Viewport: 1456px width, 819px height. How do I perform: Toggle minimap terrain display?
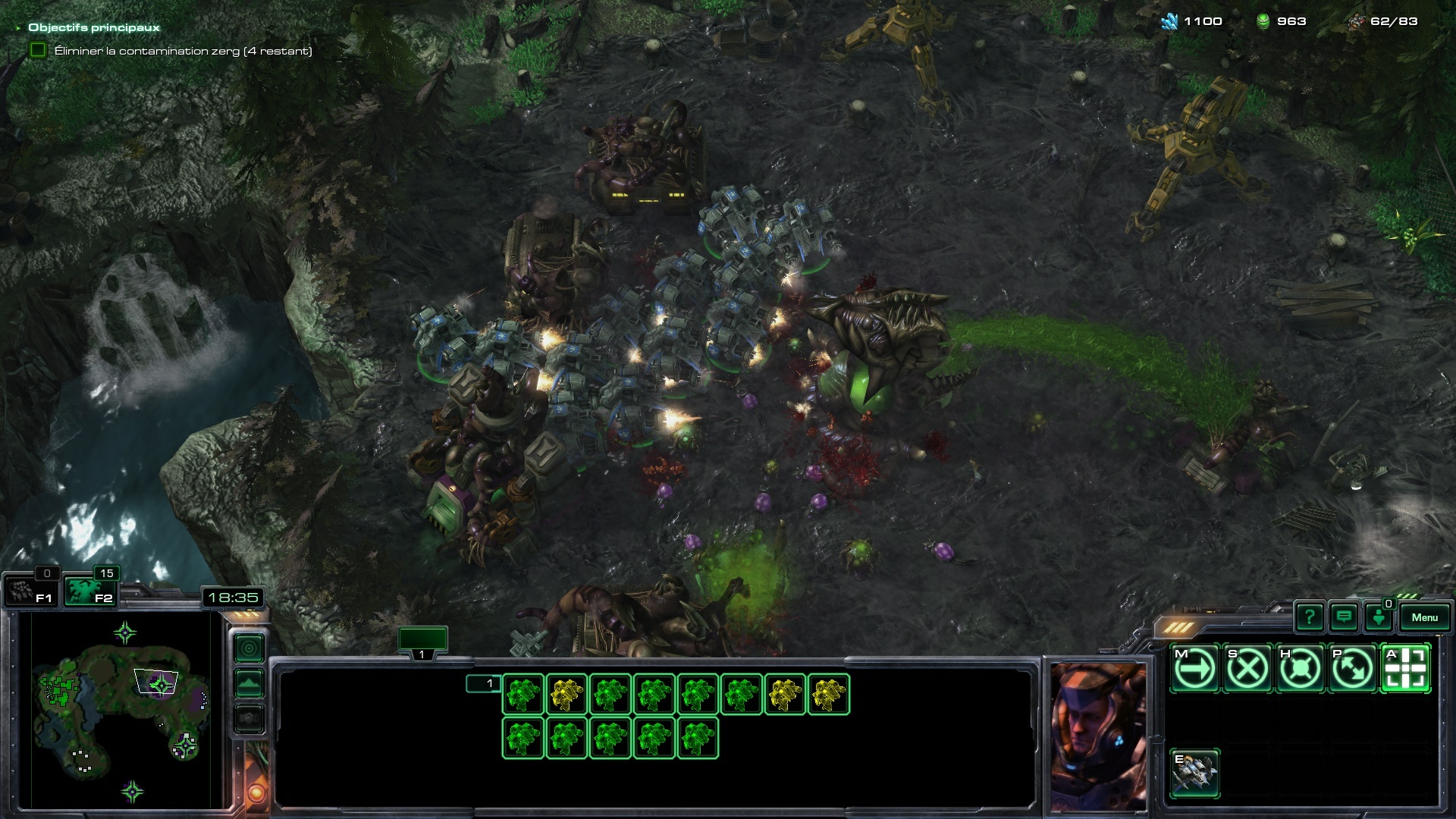pyautogui.click(x=249, y=683)
